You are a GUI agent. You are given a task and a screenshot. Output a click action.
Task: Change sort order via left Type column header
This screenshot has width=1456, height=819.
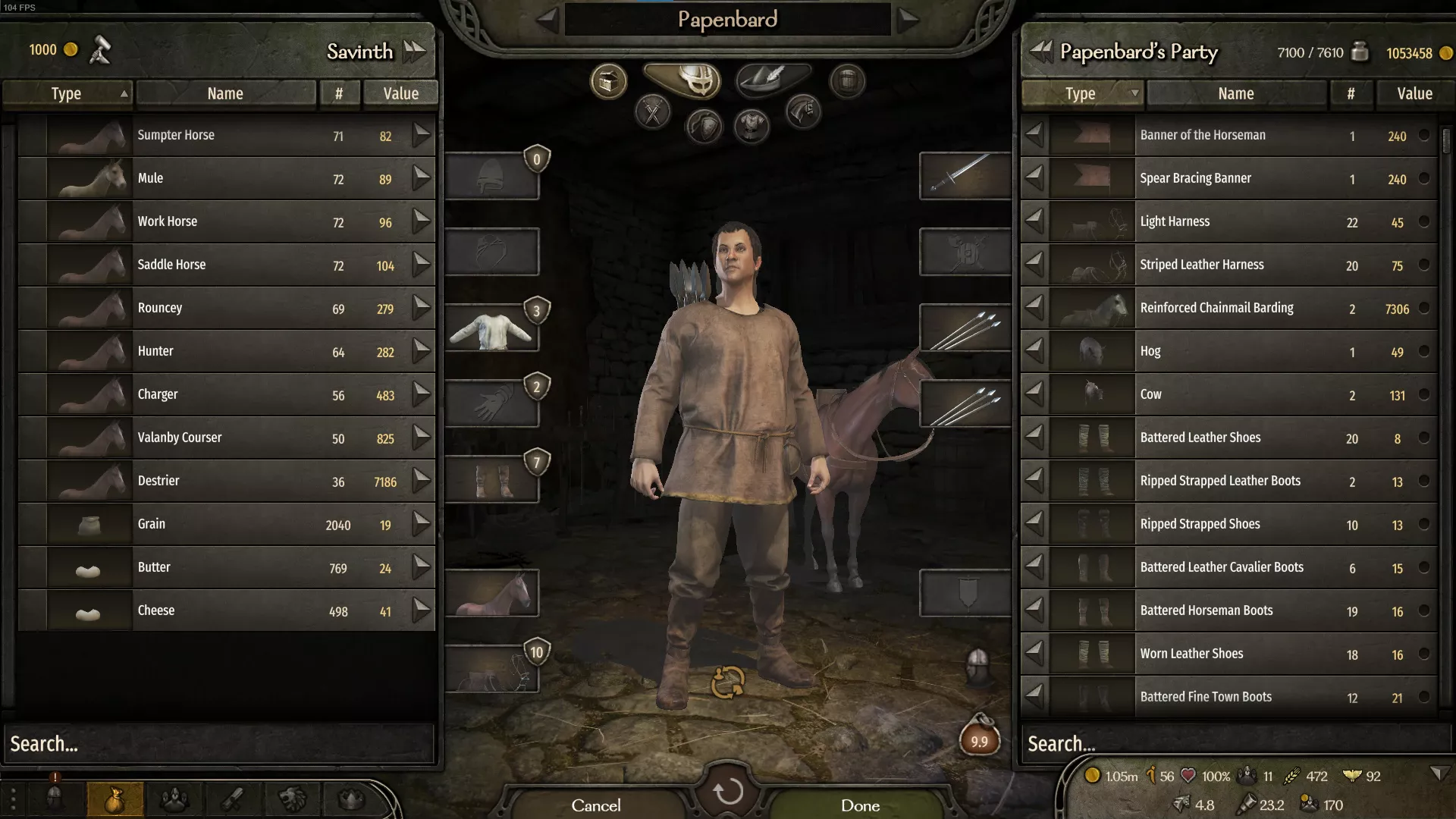tap(67, 93)
